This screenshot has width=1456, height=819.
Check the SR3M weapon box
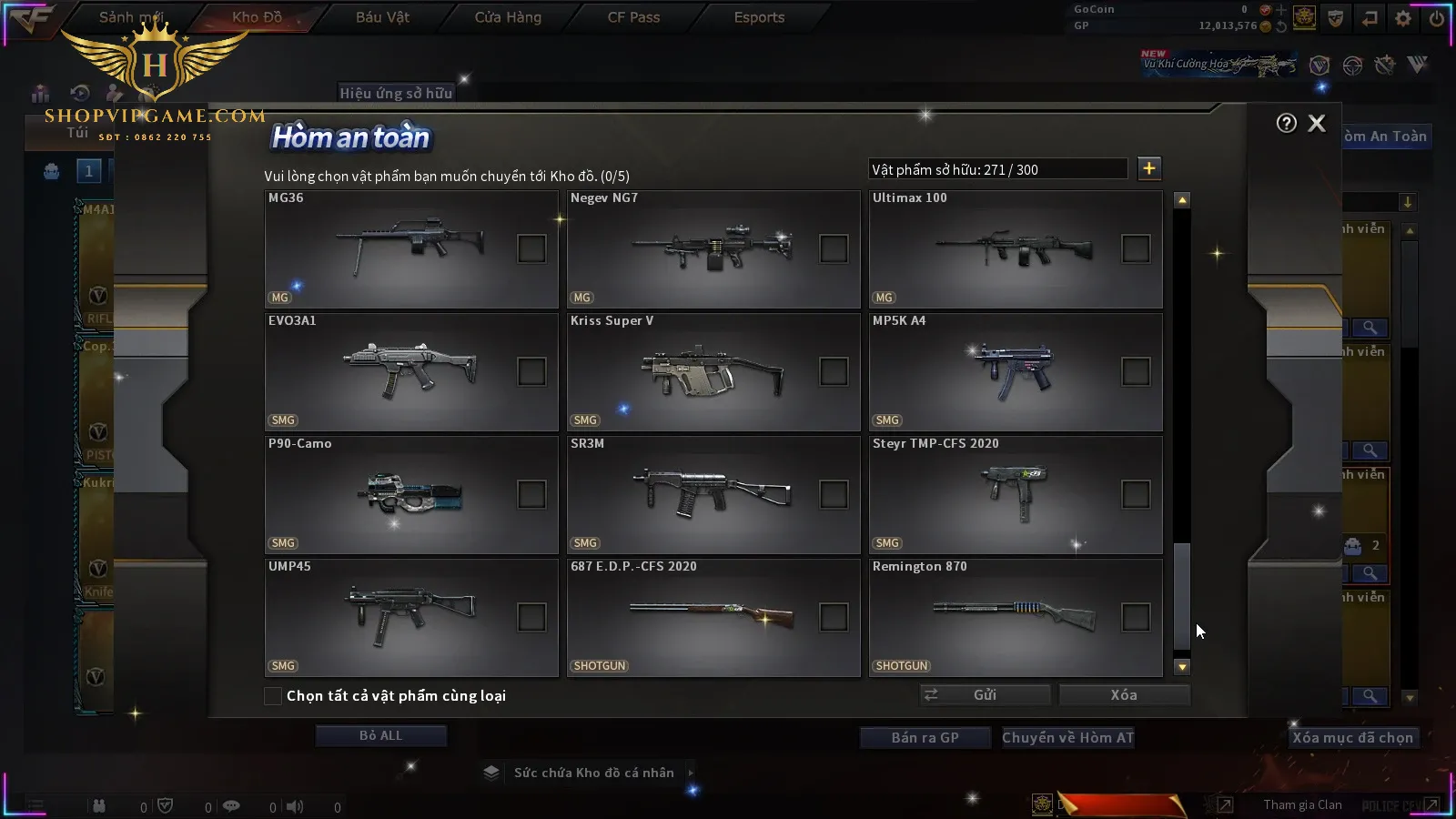coord(834,494)
